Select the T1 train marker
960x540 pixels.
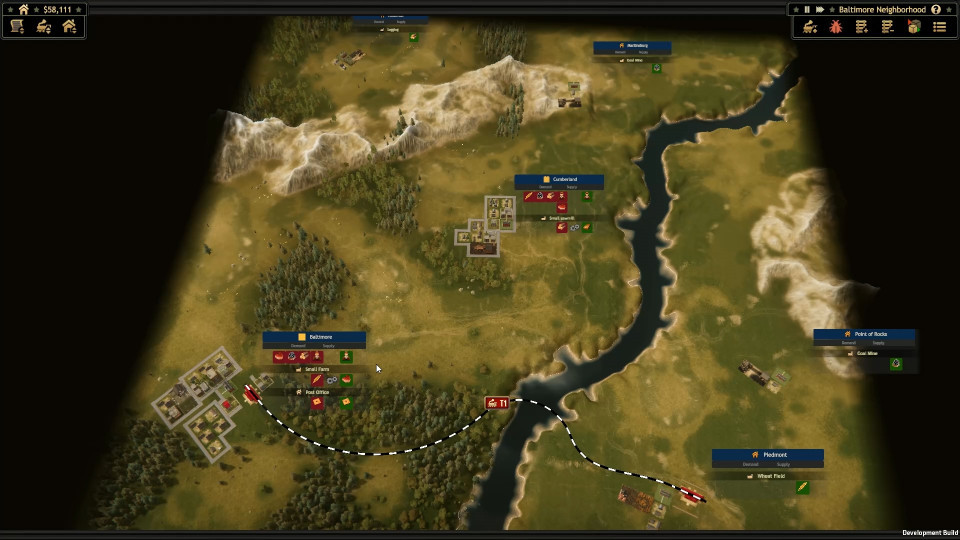[x=497, y=403]
